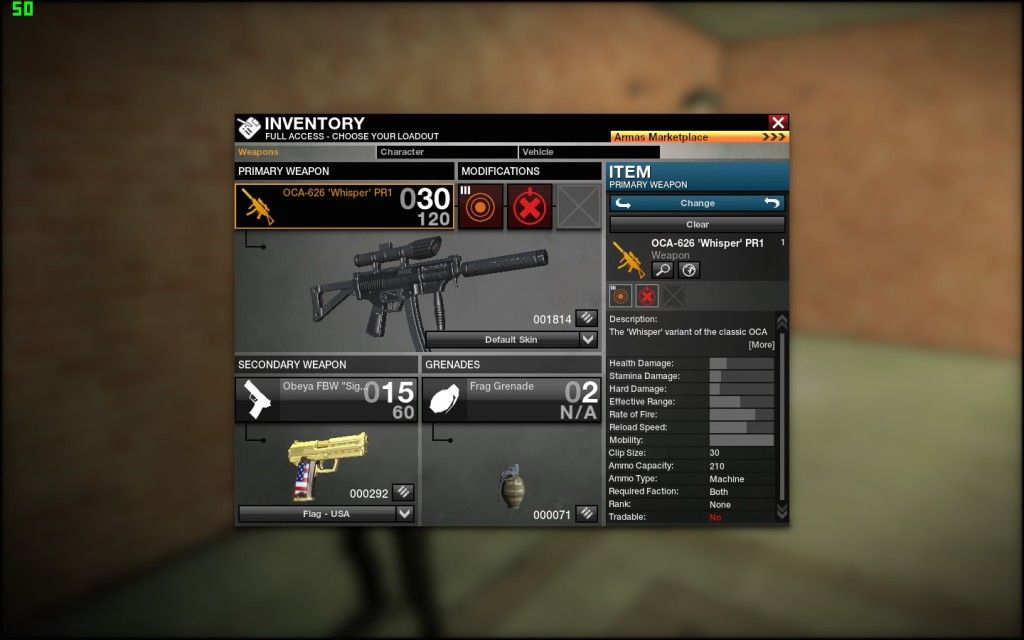This screenshot has height=640, width=1024.
Task: Open the Default Skin dropdown
Action: [512, 340]
